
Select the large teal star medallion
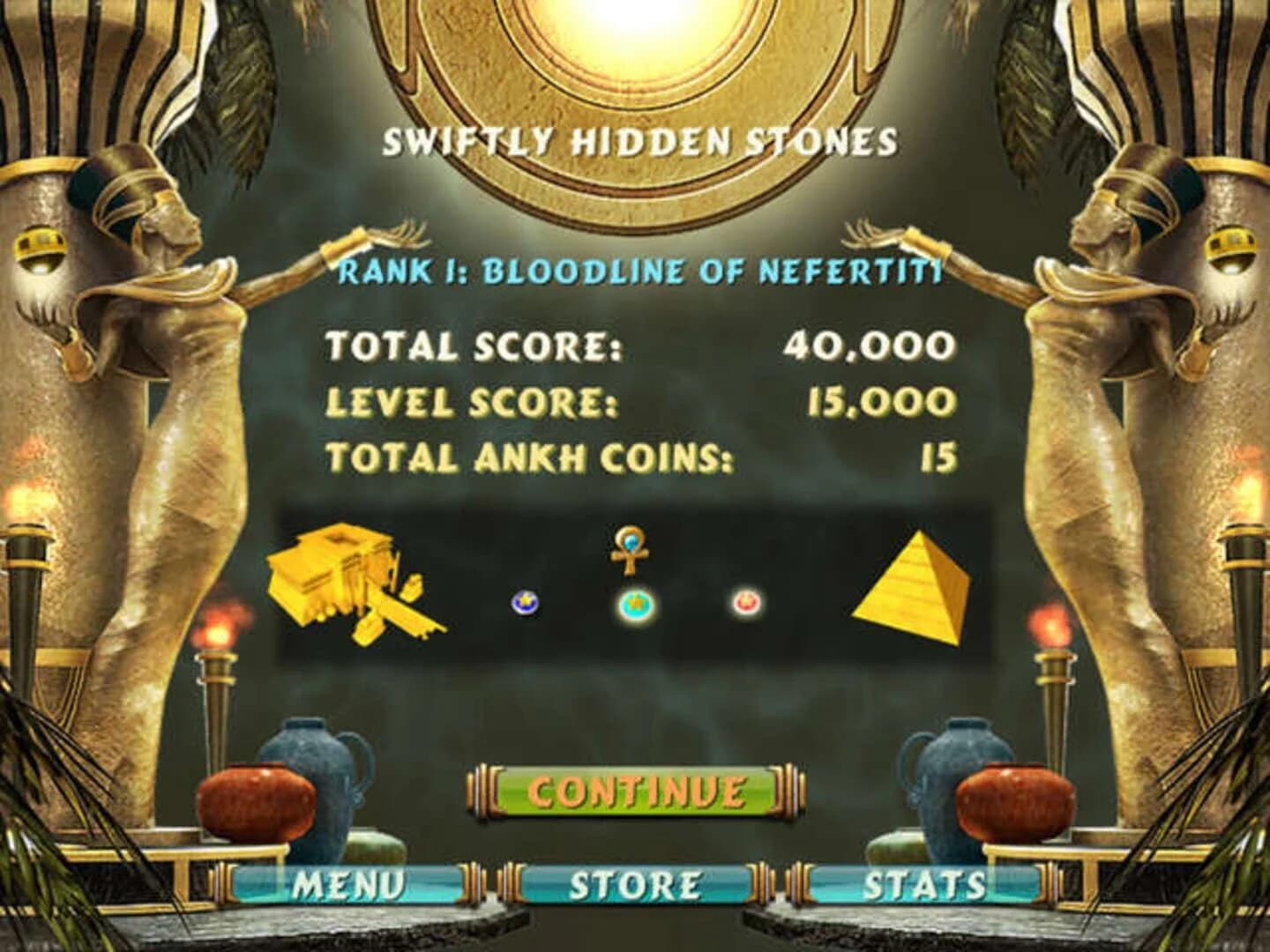coord(635,606)
